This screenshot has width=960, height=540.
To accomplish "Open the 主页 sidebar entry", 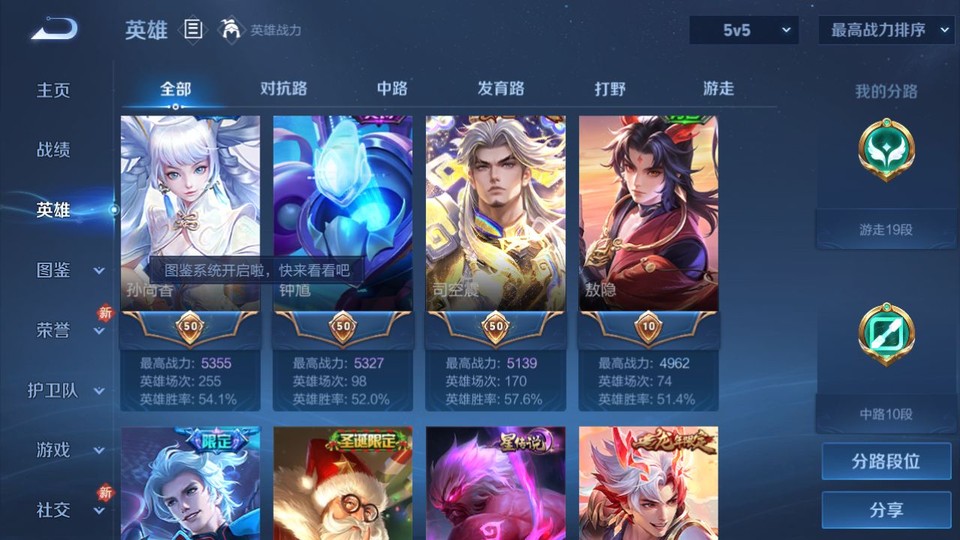I will [54, 90].
